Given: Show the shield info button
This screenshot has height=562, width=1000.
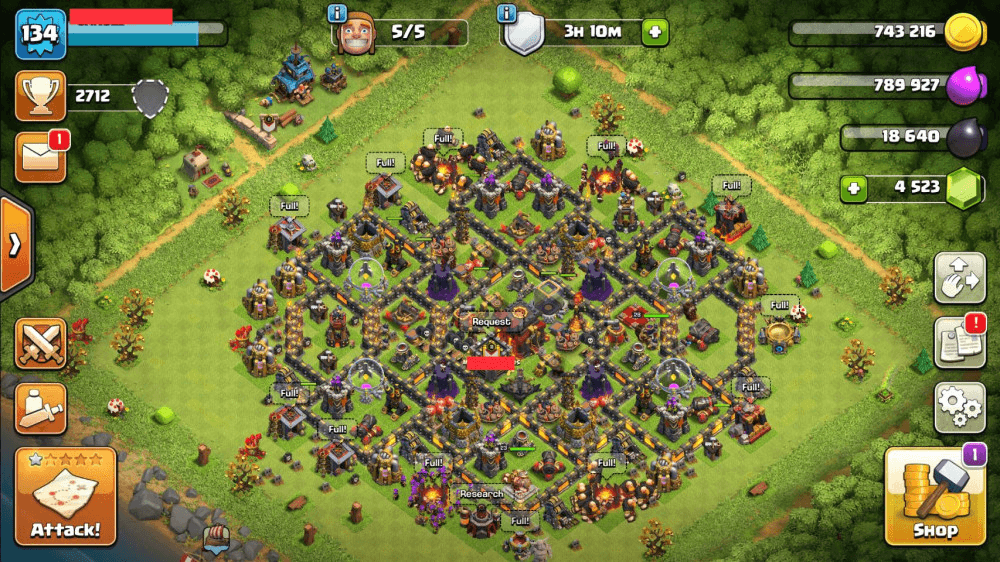Looking at the screenshot, I should pos(507,14).
